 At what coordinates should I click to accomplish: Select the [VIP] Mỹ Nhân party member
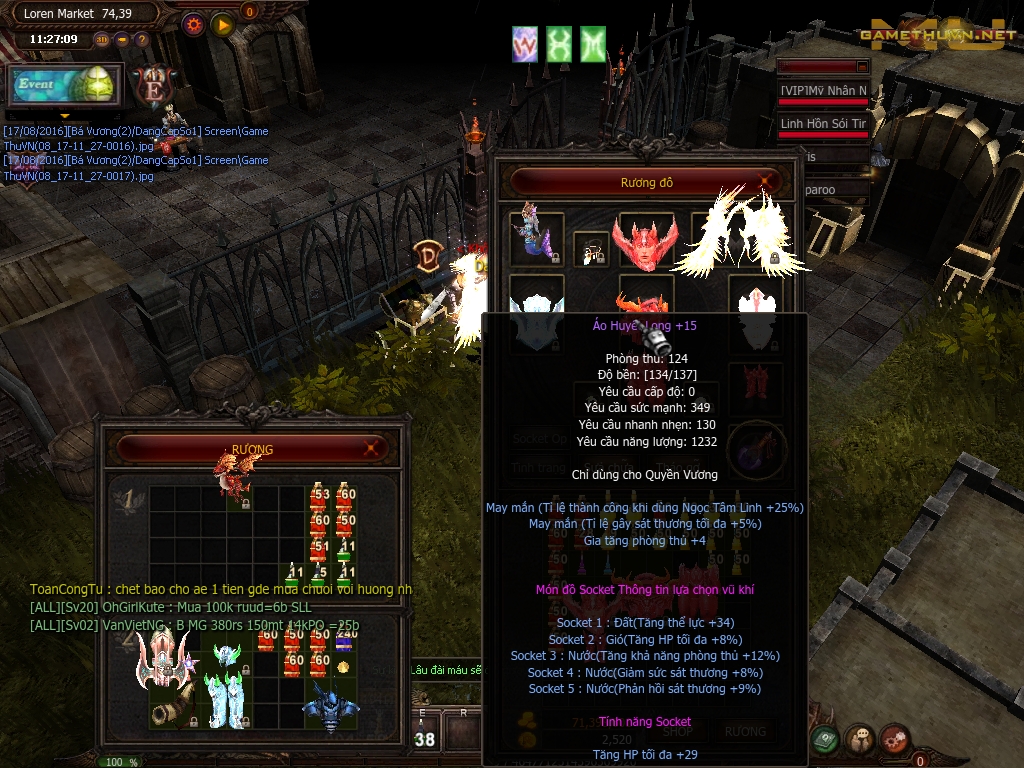point(823,91)
